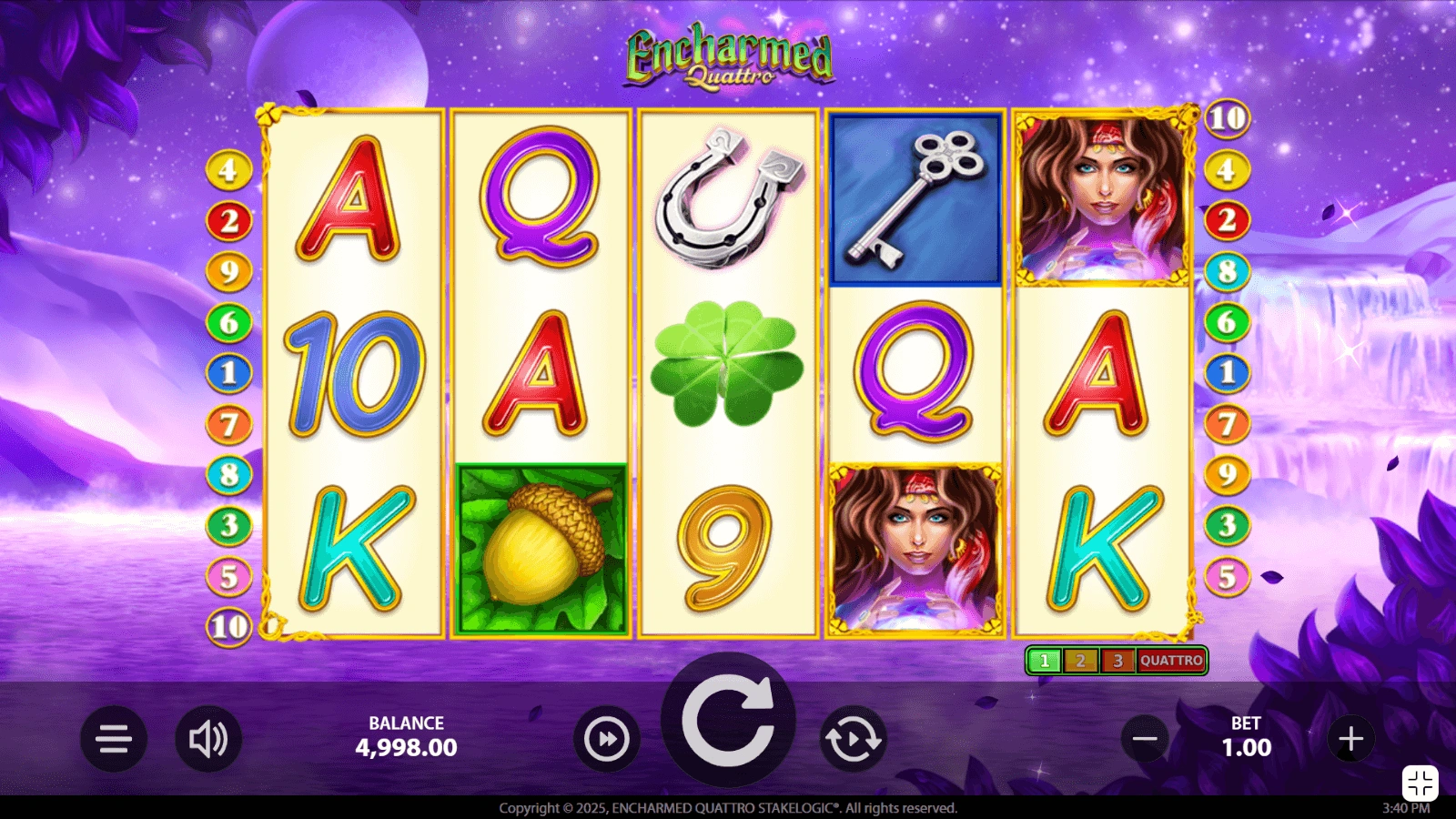1456x819 pixels.
Task: Choose the green number 1 mode
Action: (1045, 661)
